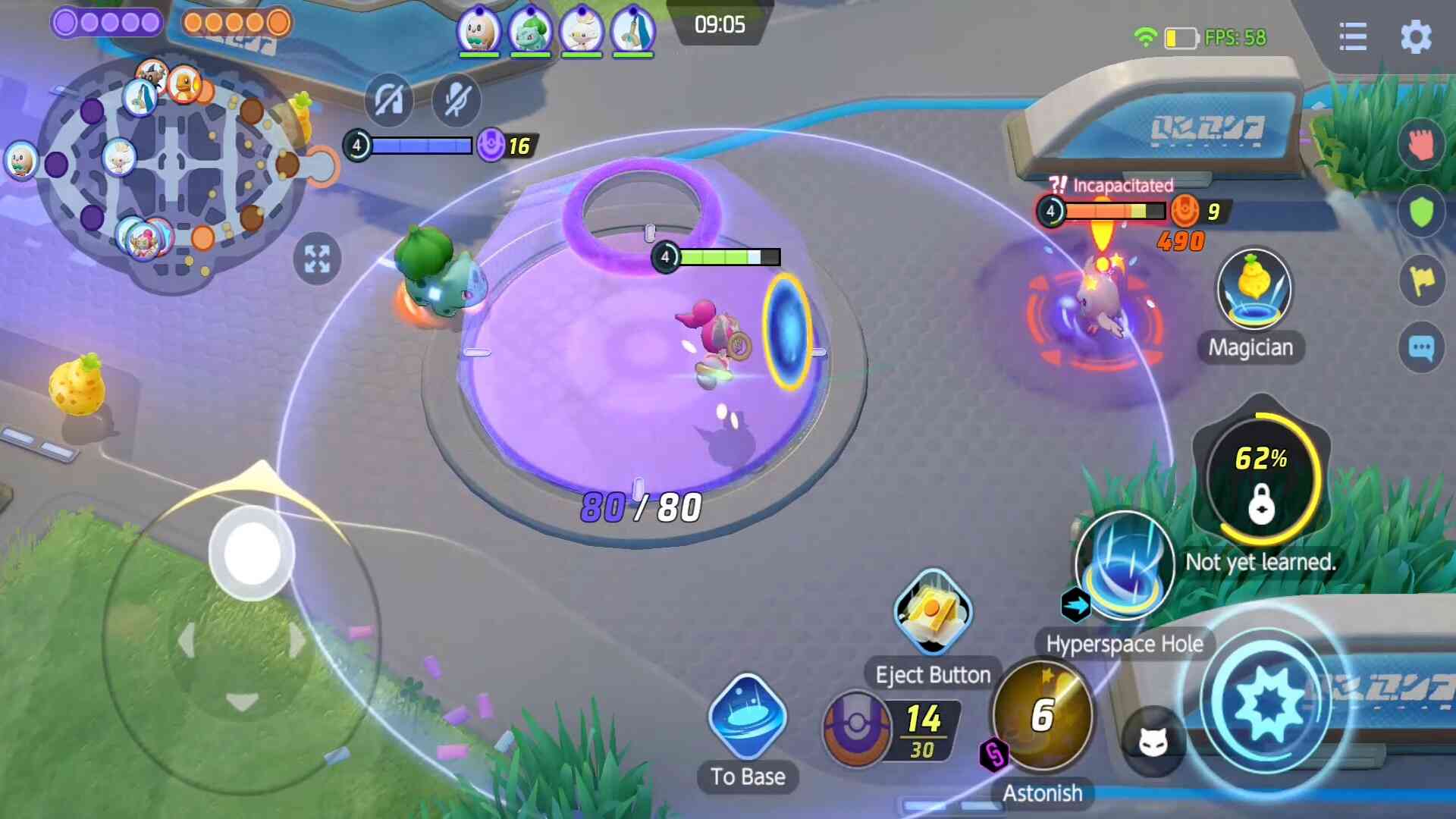The image size is (1456, 819).
Task: Toggle the muted microphone button
Action: point(457,99)
